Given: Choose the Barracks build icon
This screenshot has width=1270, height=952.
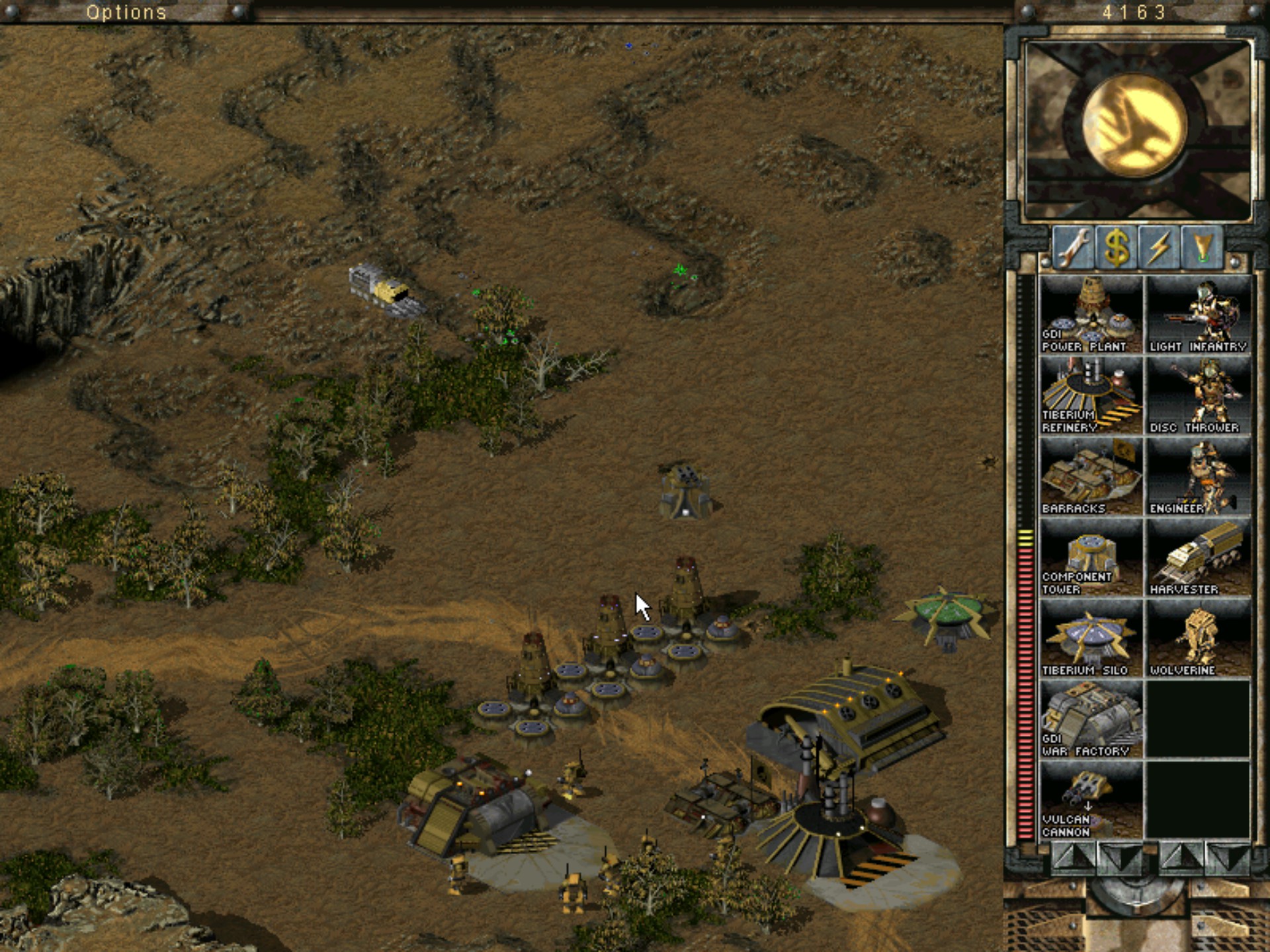Looking at the screenshot, I should 1090,477.
